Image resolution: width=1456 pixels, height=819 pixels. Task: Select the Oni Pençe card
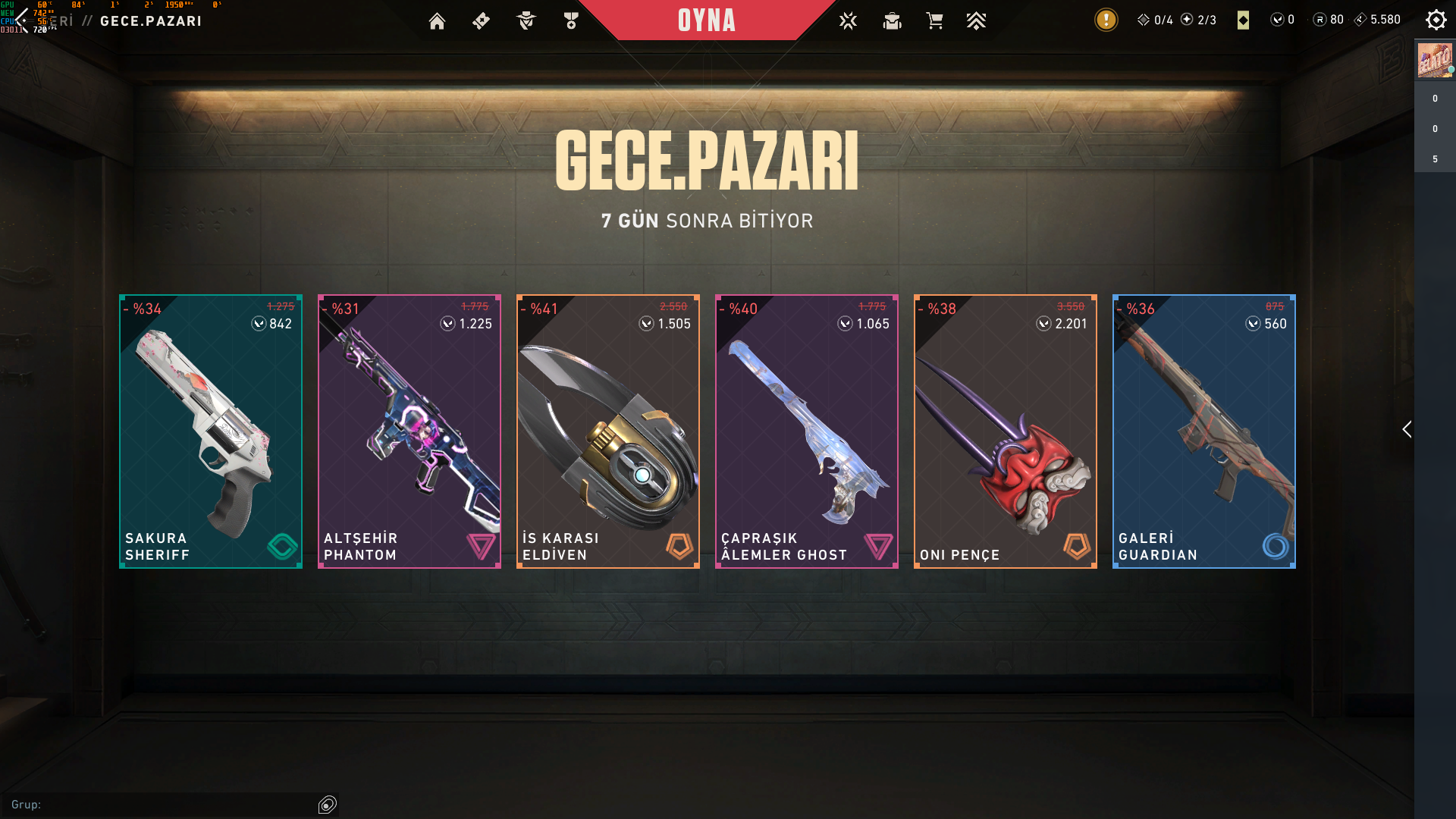[x=1006, y=431]
